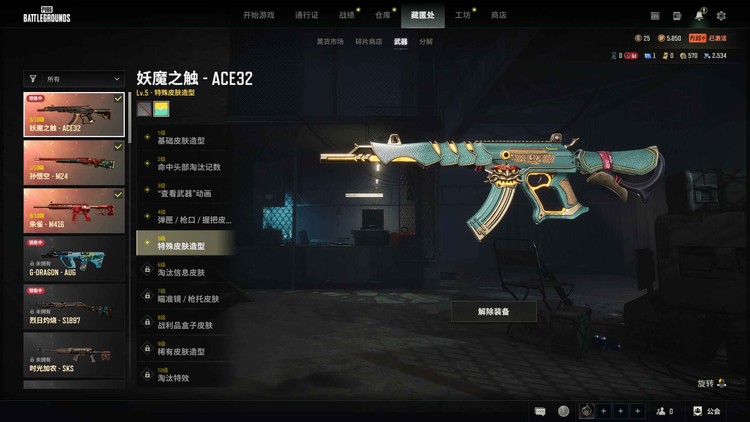
Task: Select the G-DRAGON - AUG skin
Action: 74,258
